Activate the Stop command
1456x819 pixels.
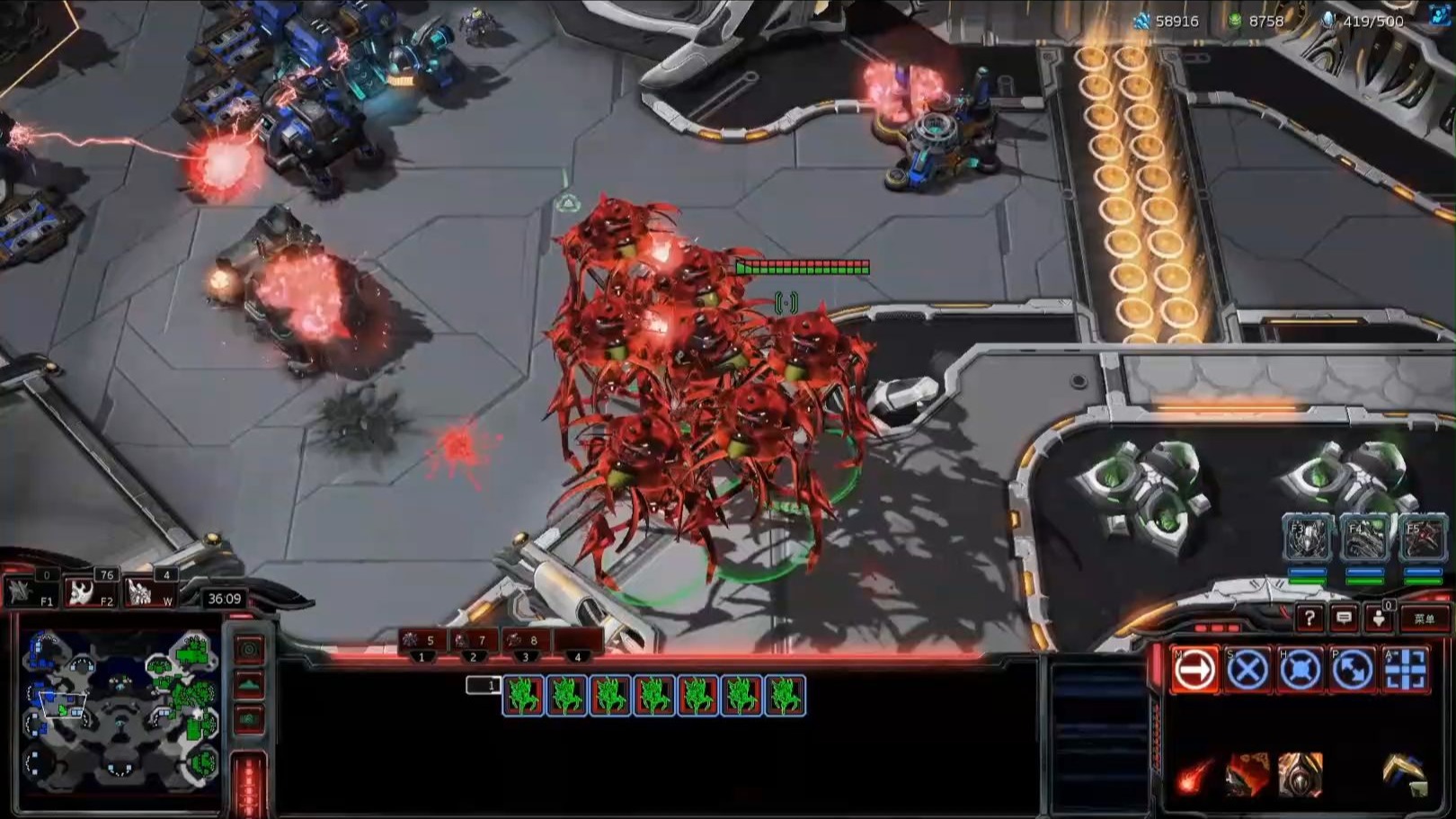[1247, 670]
